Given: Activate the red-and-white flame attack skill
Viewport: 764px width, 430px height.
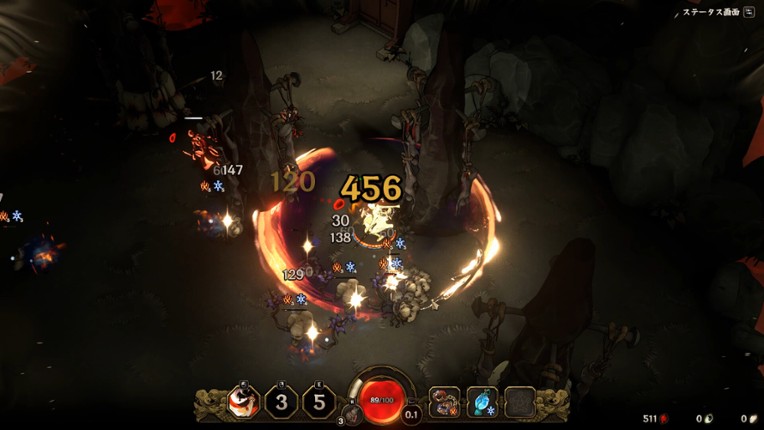Looking at the screenshot, I should [244, 402].
